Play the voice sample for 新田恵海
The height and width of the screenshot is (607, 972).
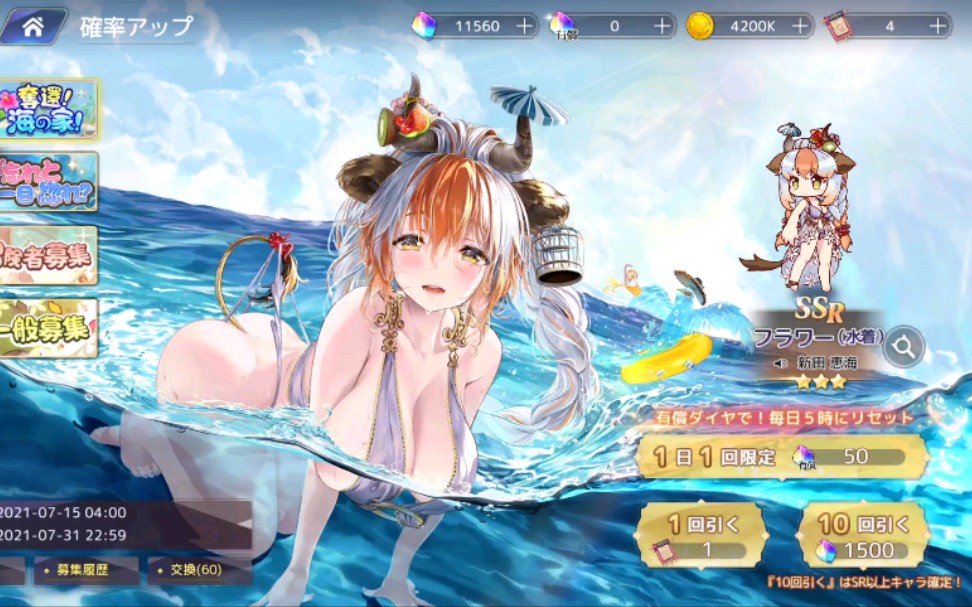(780, 363)
